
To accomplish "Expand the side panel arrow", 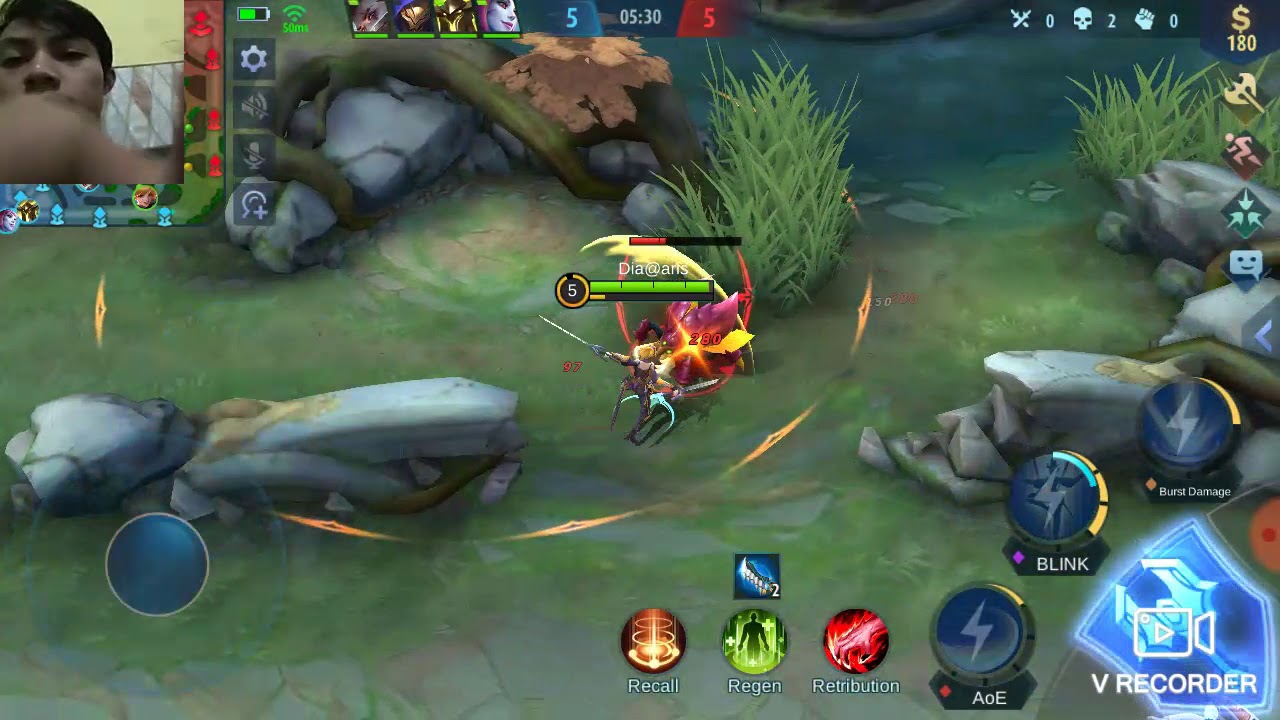I will 1264,336.
